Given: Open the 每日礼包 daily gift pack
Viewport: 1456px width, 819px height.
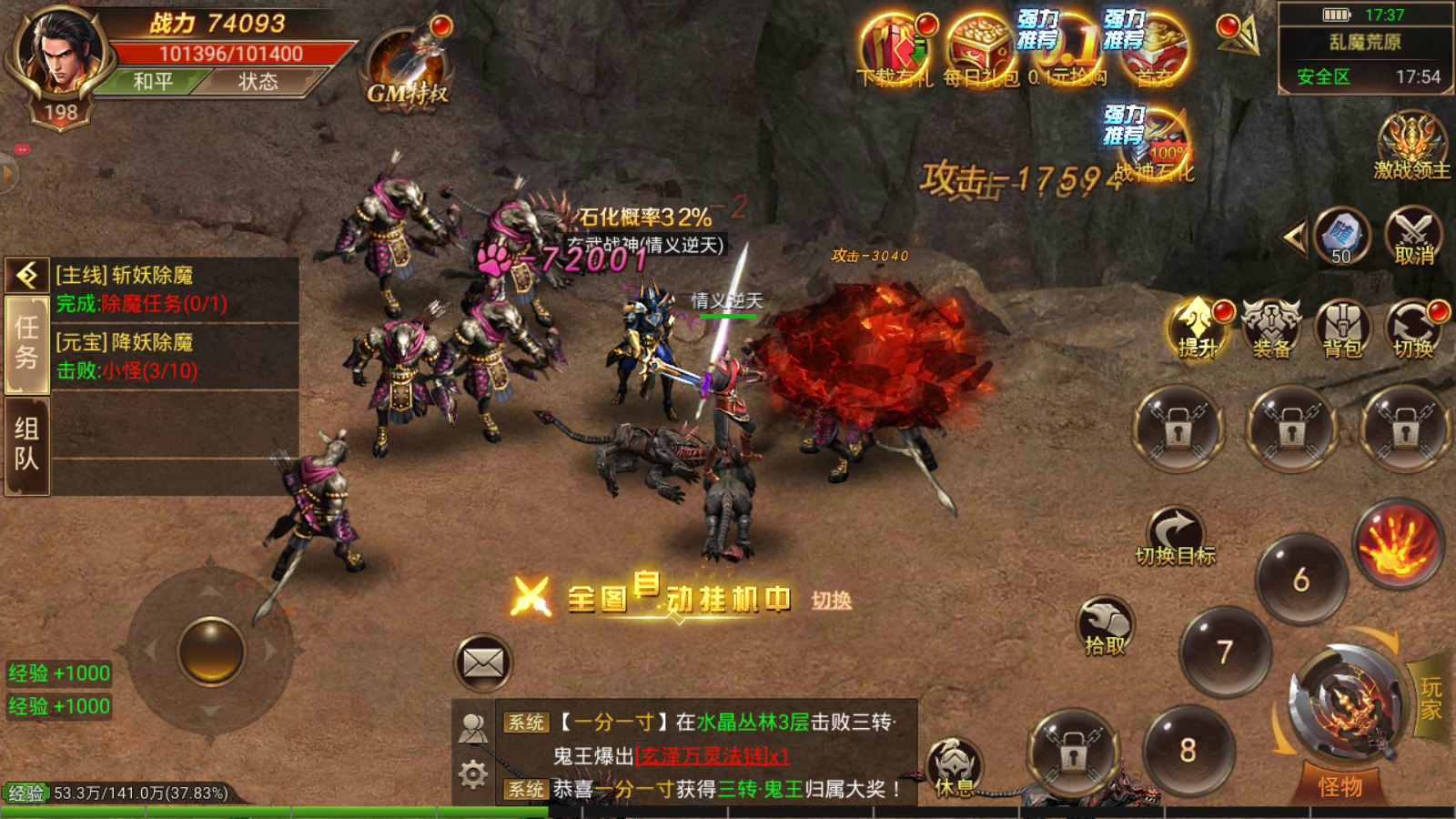Looking at the screenshot, I should tap(980, 51).
